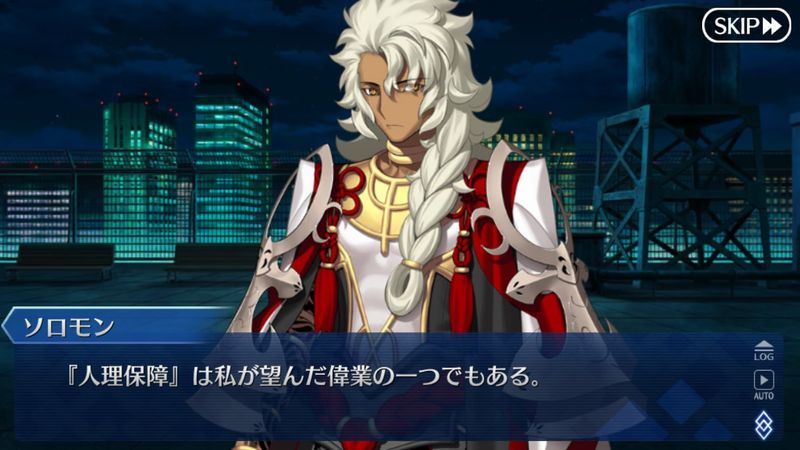Image resolution: width=800 pixels, height=450 pixels.
Task: Skip the story scene with SKIP
Action: [746, 25]
